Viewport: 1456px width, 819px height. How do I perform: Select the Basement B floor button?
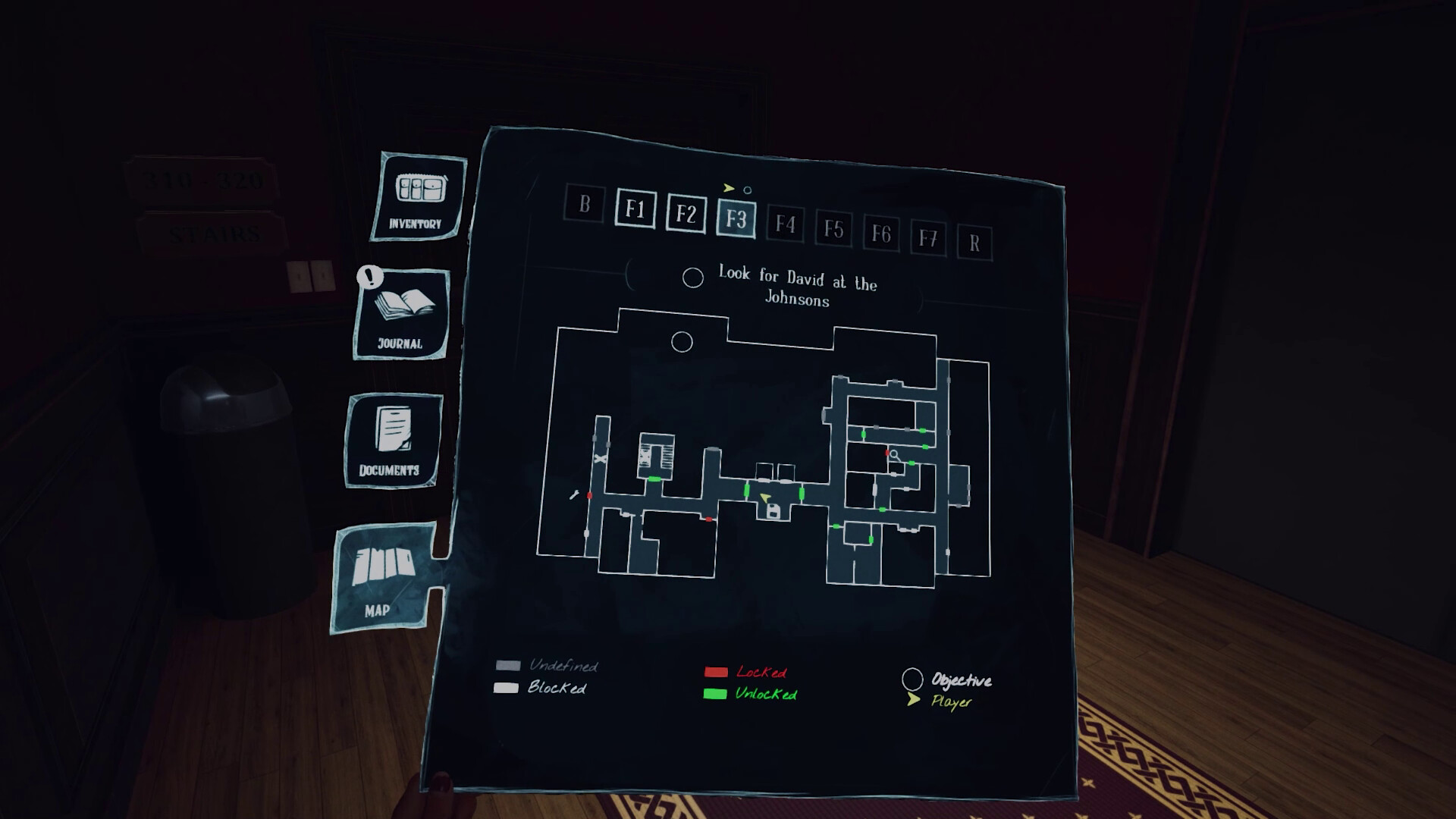(x=584, y=206)
